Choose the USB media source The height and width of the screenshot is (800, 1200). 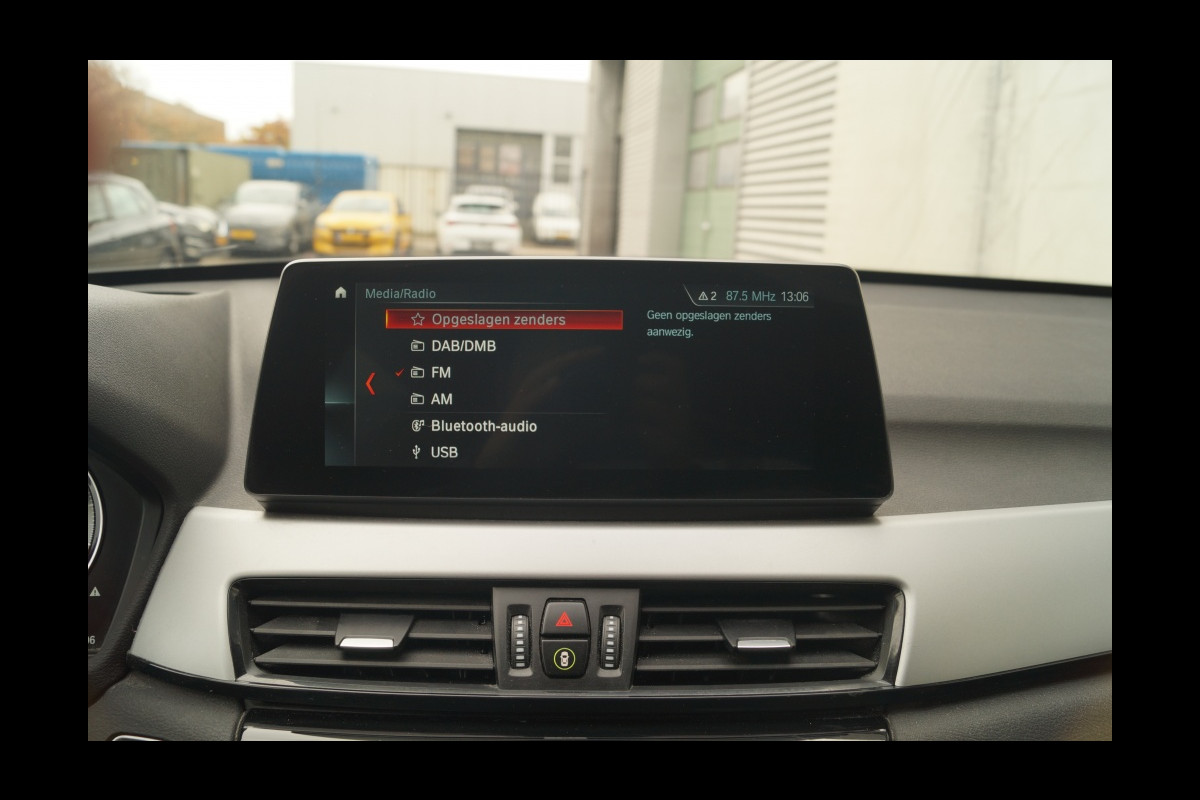[444, 452]
